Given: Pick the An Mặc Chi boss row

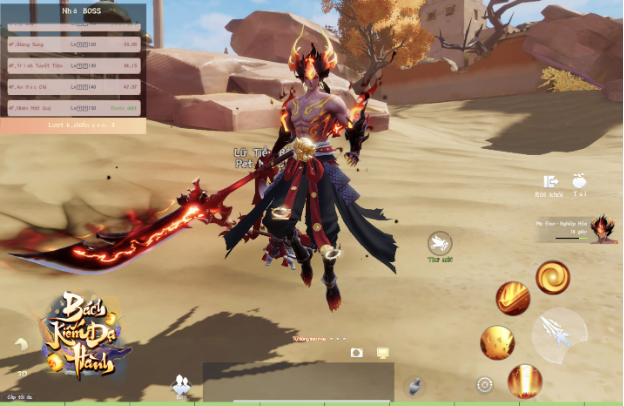Looking at the screenshot, I should 73,86.
